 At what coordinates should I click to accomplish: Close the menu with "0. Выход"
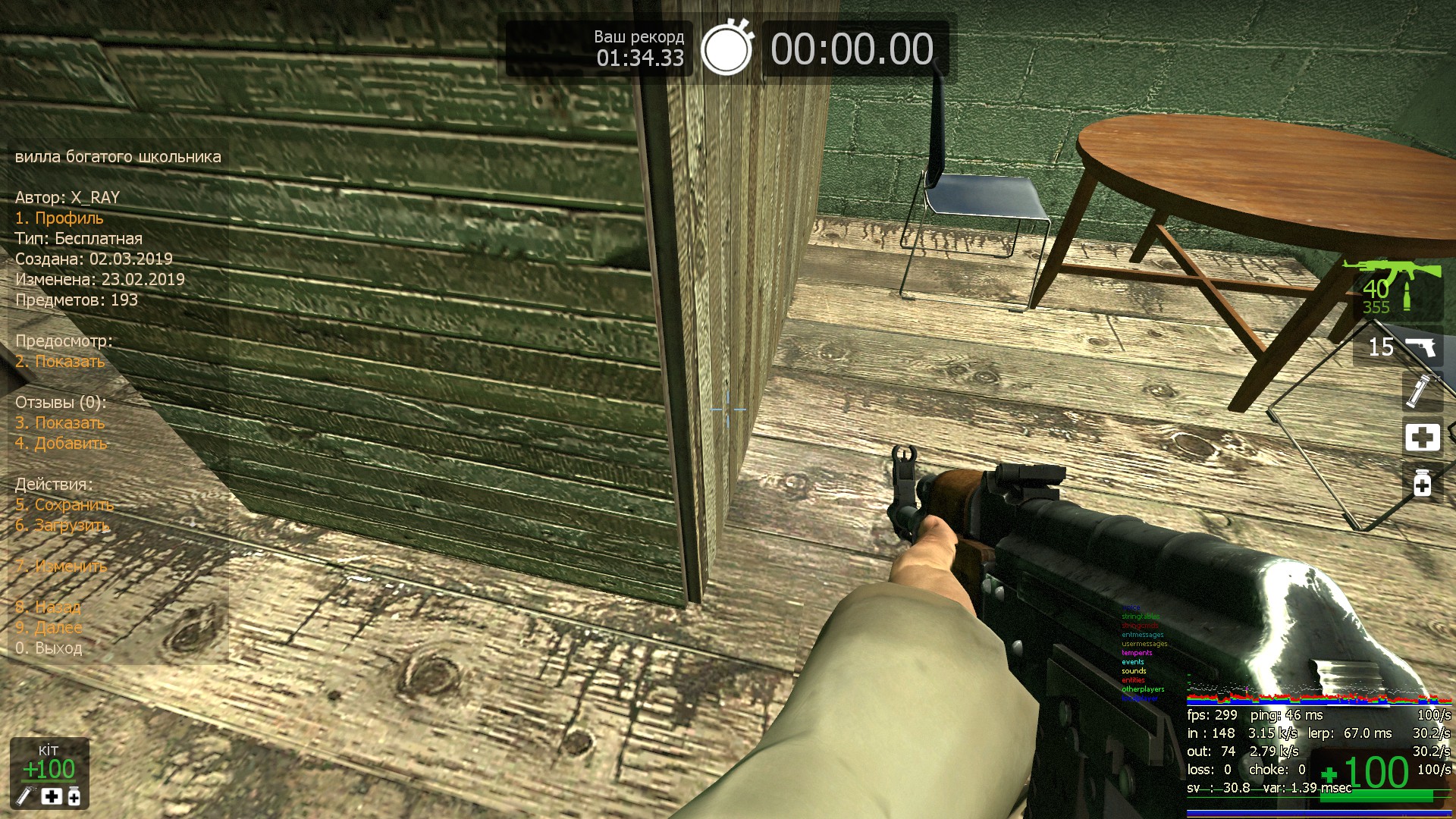point(49,648)
